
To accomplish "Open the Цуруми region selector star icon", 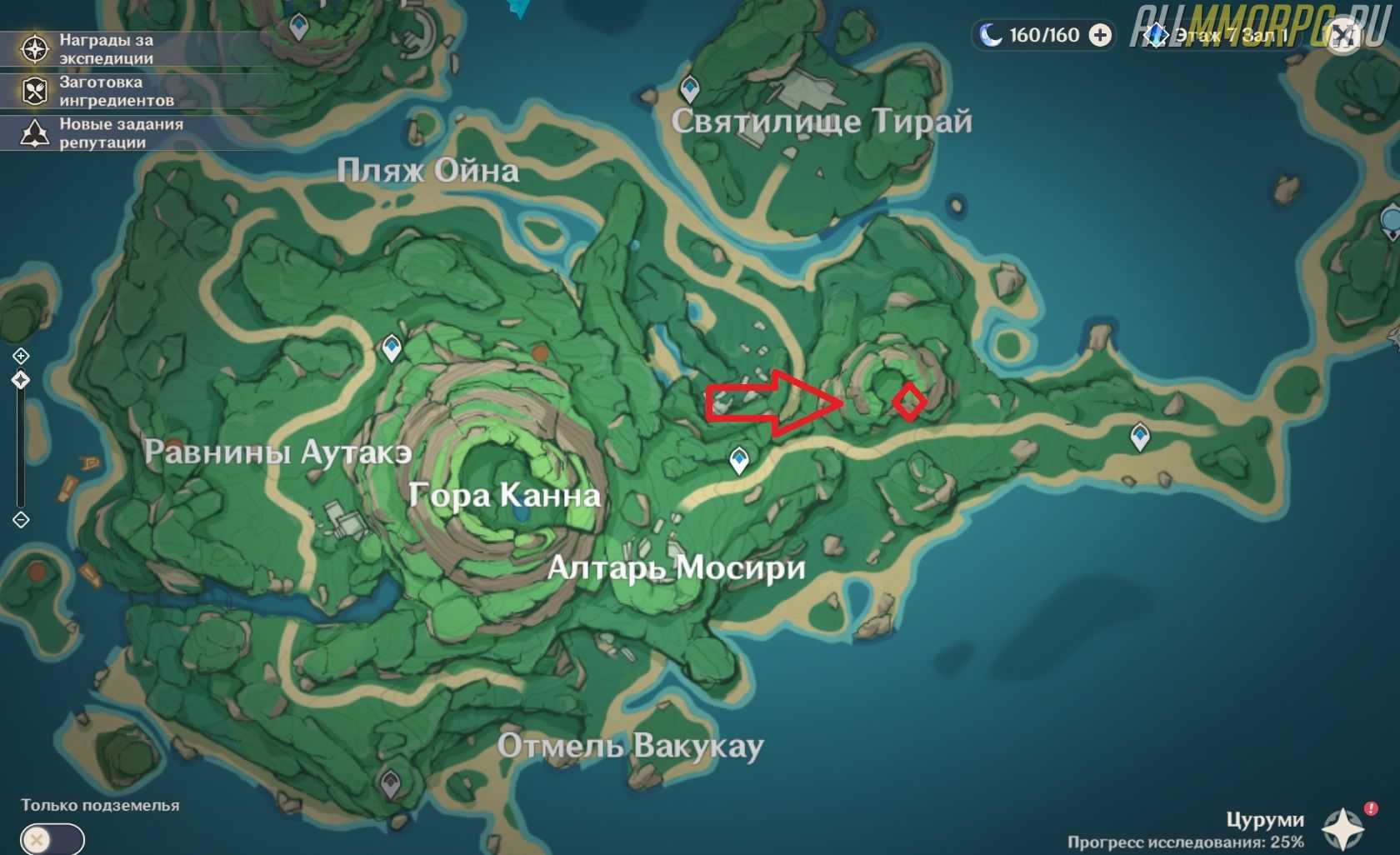I will pos(1342,830).
